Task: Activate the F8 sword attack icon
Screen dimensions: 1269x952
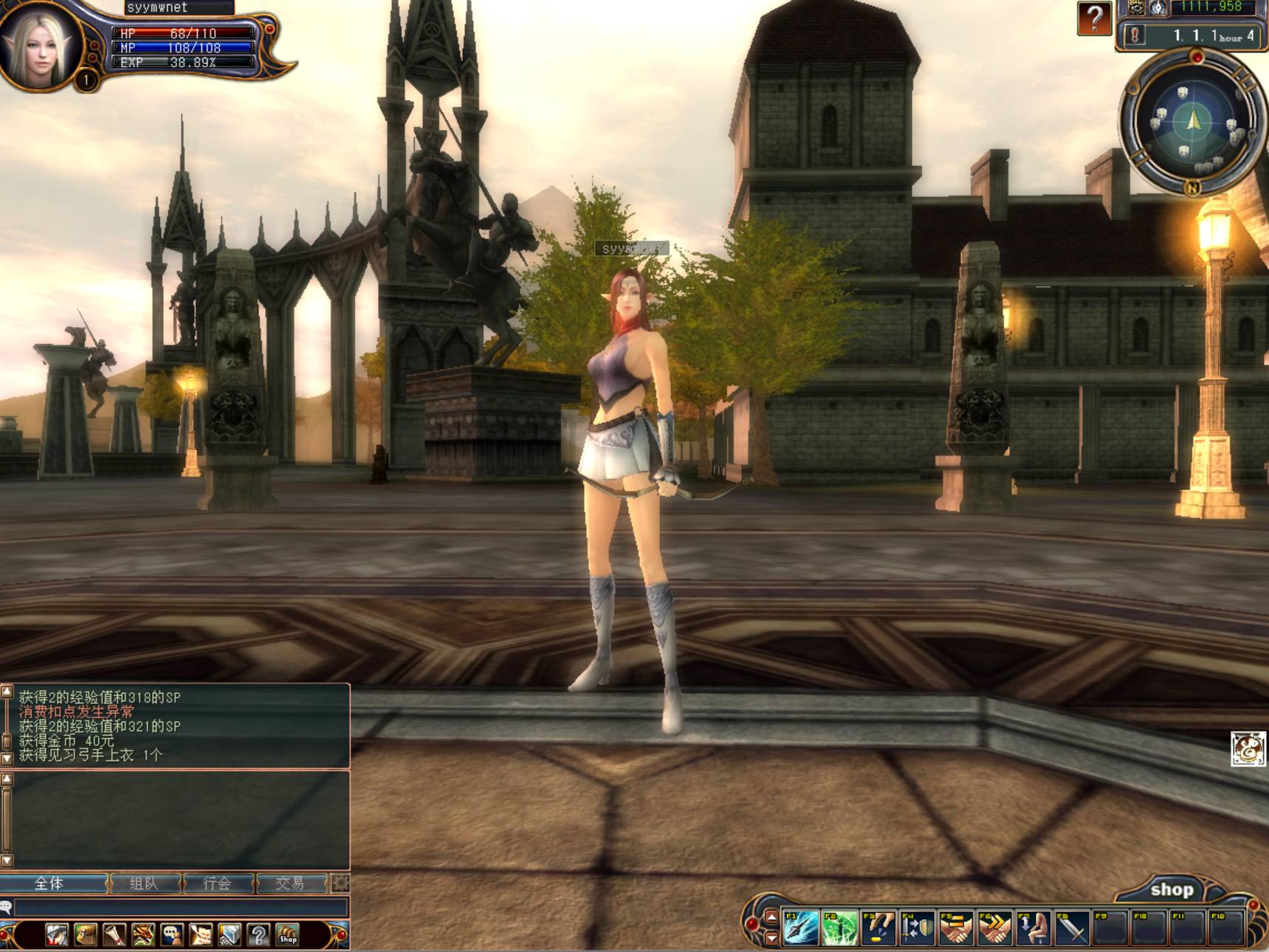Action: [x=1072, y=927]
